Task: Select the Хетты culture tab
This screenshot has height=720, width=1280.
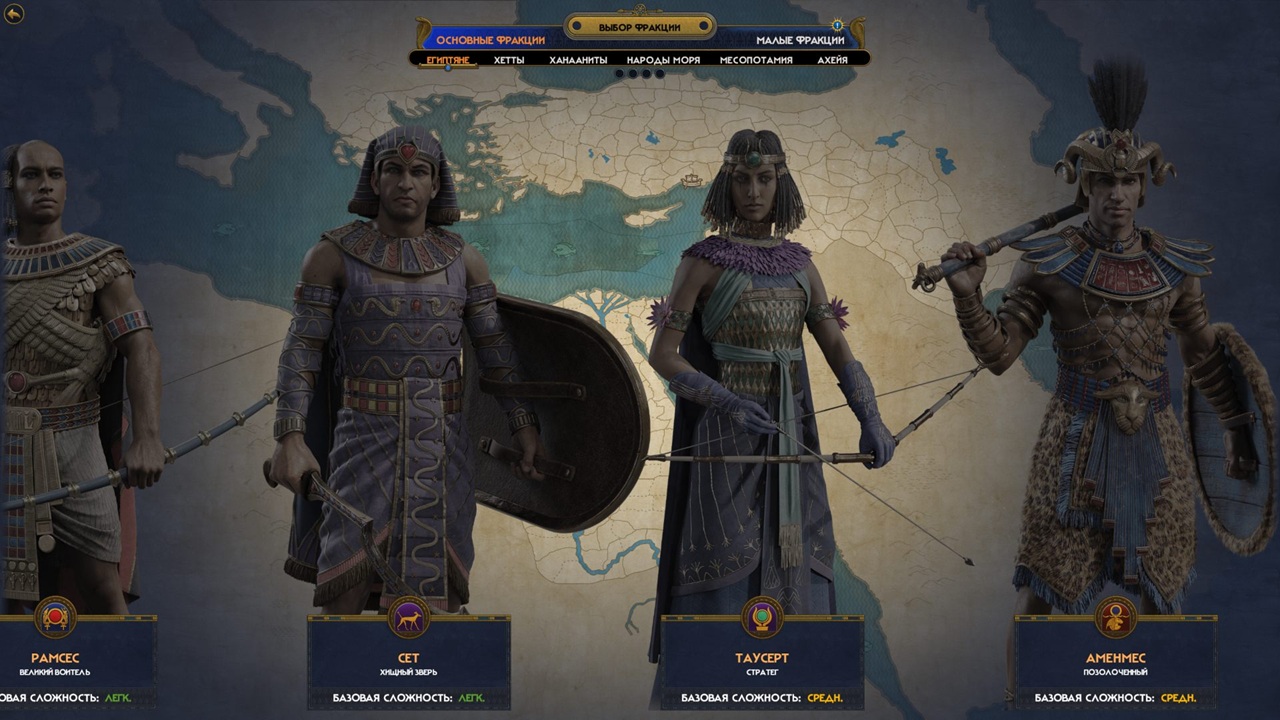Action: click(x=508, y=60)
